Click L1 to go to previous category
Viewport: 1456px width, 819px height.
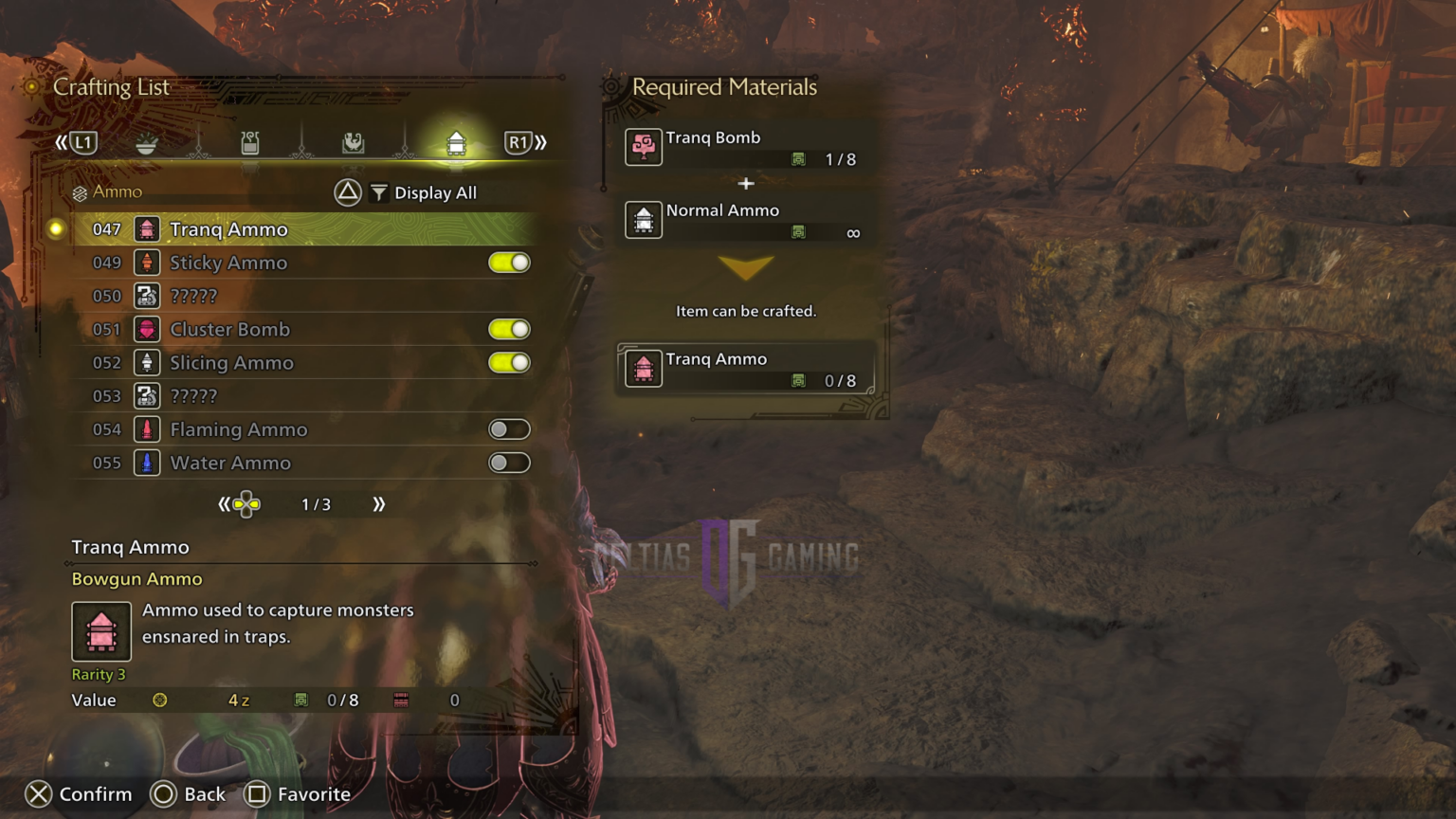83,141
